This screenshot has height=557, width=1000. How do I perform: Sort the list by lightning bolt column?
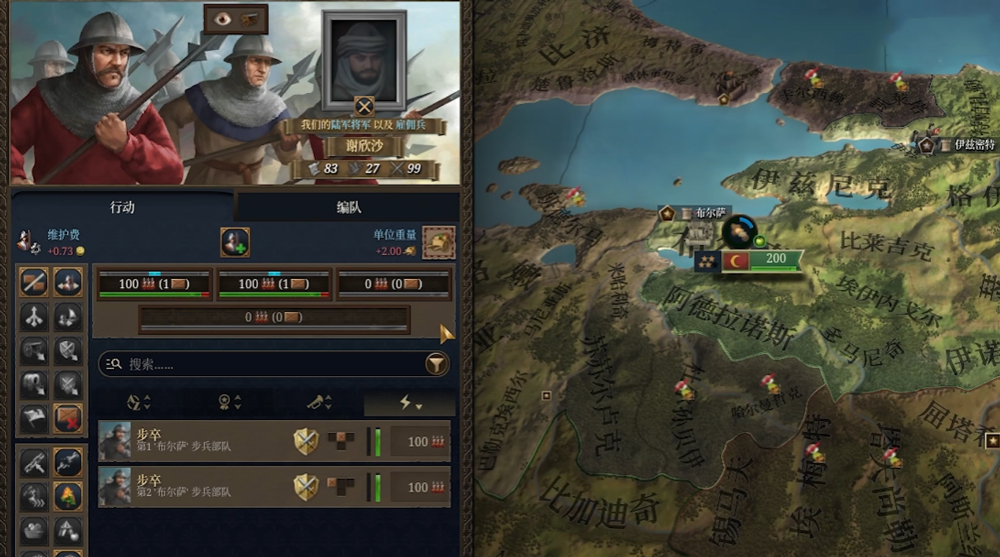point(410,402)
